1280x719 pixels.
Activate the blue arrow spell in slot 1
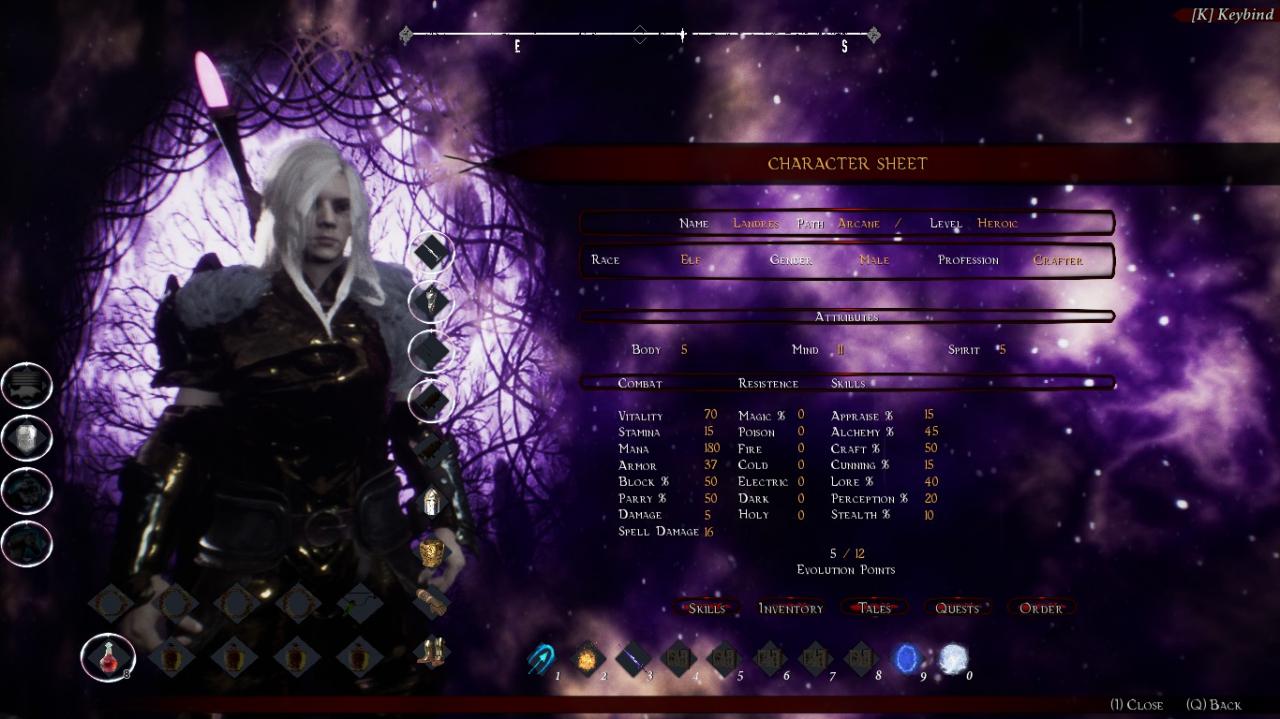541,658
